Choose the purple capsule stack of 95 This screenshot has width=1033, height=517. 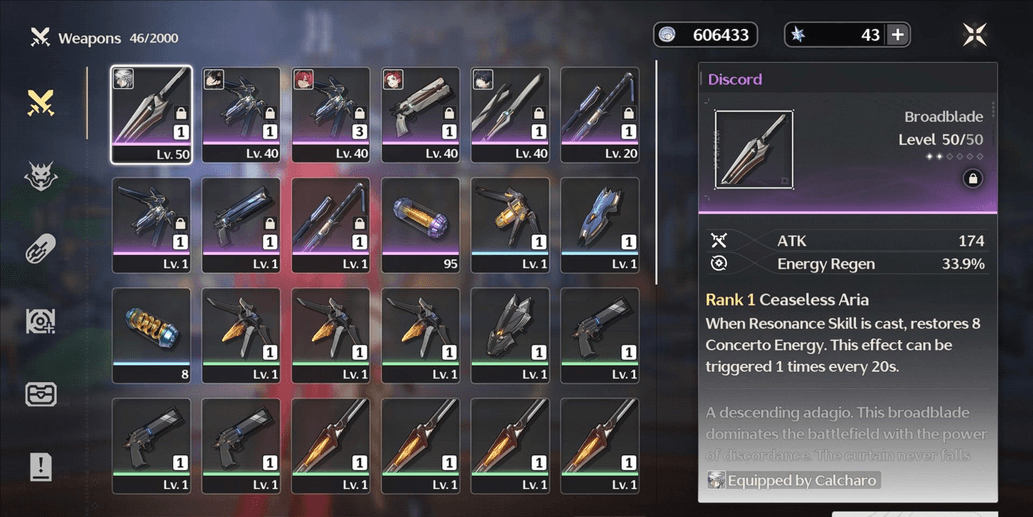click(420, 225)
